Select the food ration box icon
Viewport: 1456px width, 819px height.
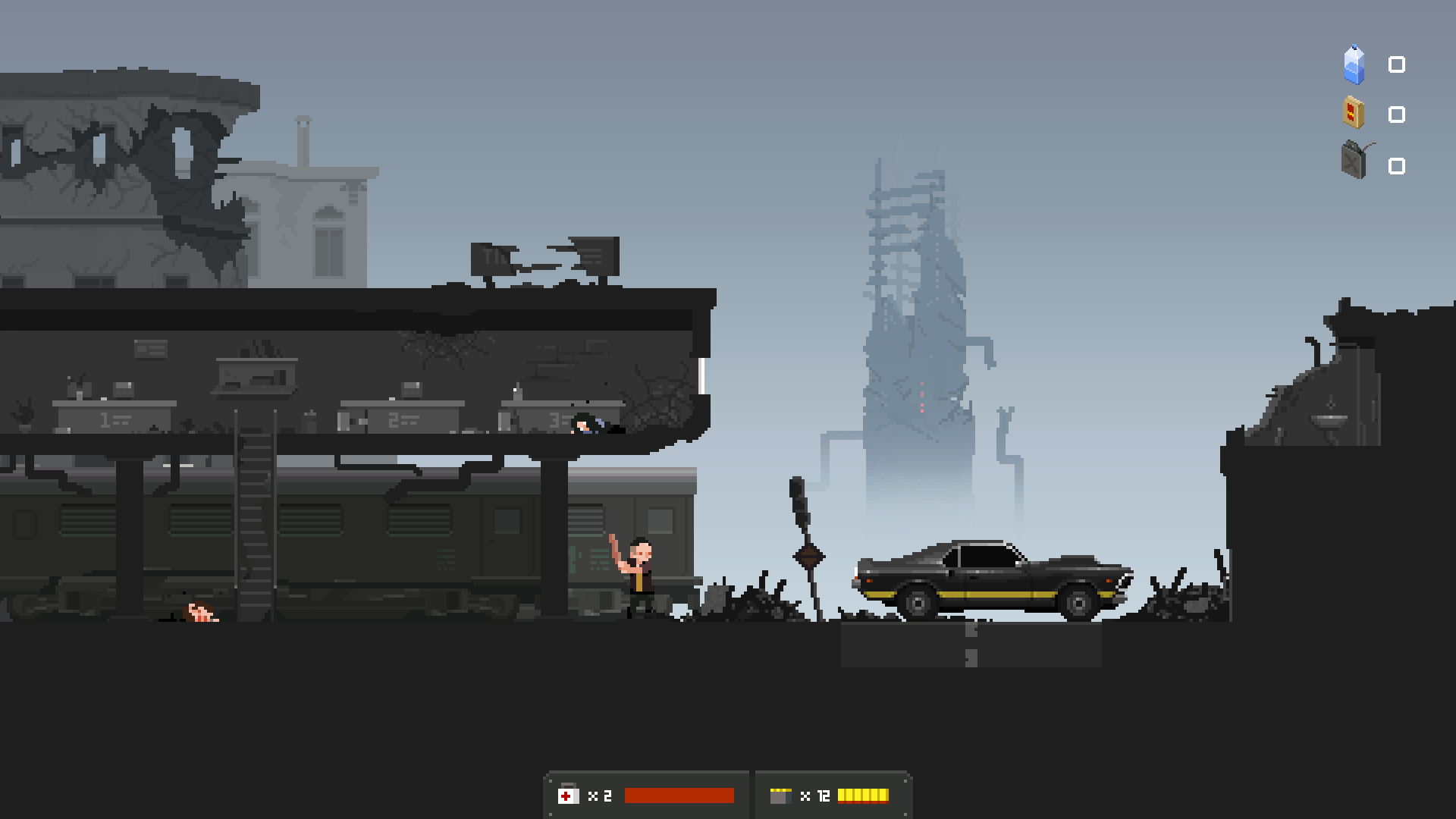(1354, 114)
